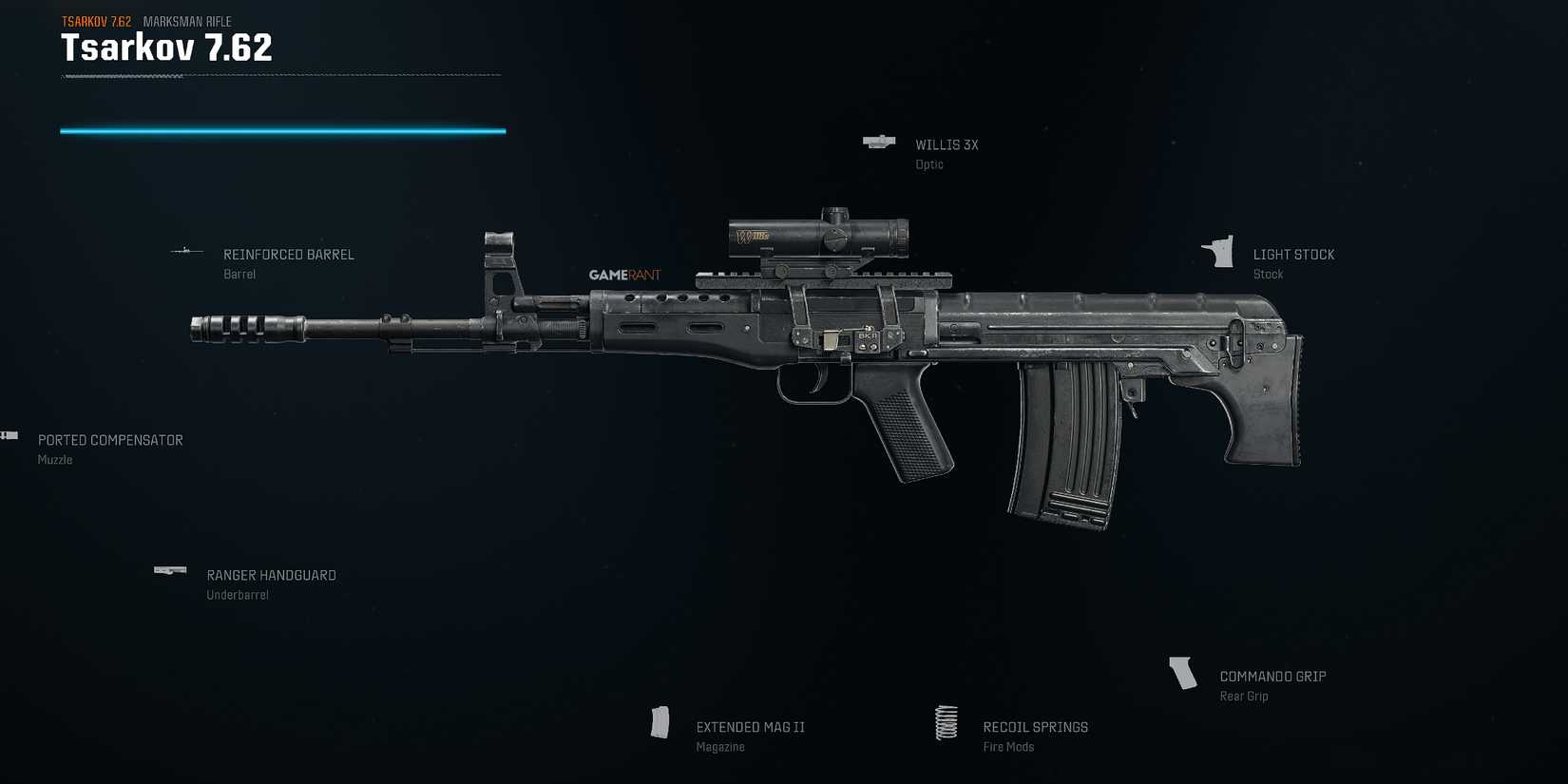The width and height of the screenshot is (1568, 784).
Task: Select the Willis 3X optic icon
Action: [x=877, y=142]
